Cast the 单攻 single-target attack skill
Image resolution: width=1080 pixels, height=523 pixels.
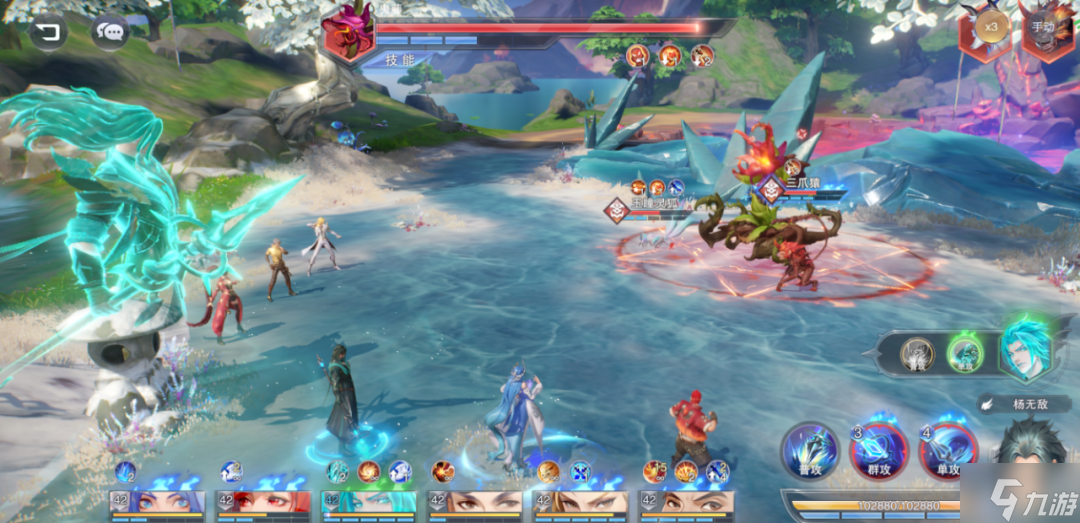coord(946,450)
